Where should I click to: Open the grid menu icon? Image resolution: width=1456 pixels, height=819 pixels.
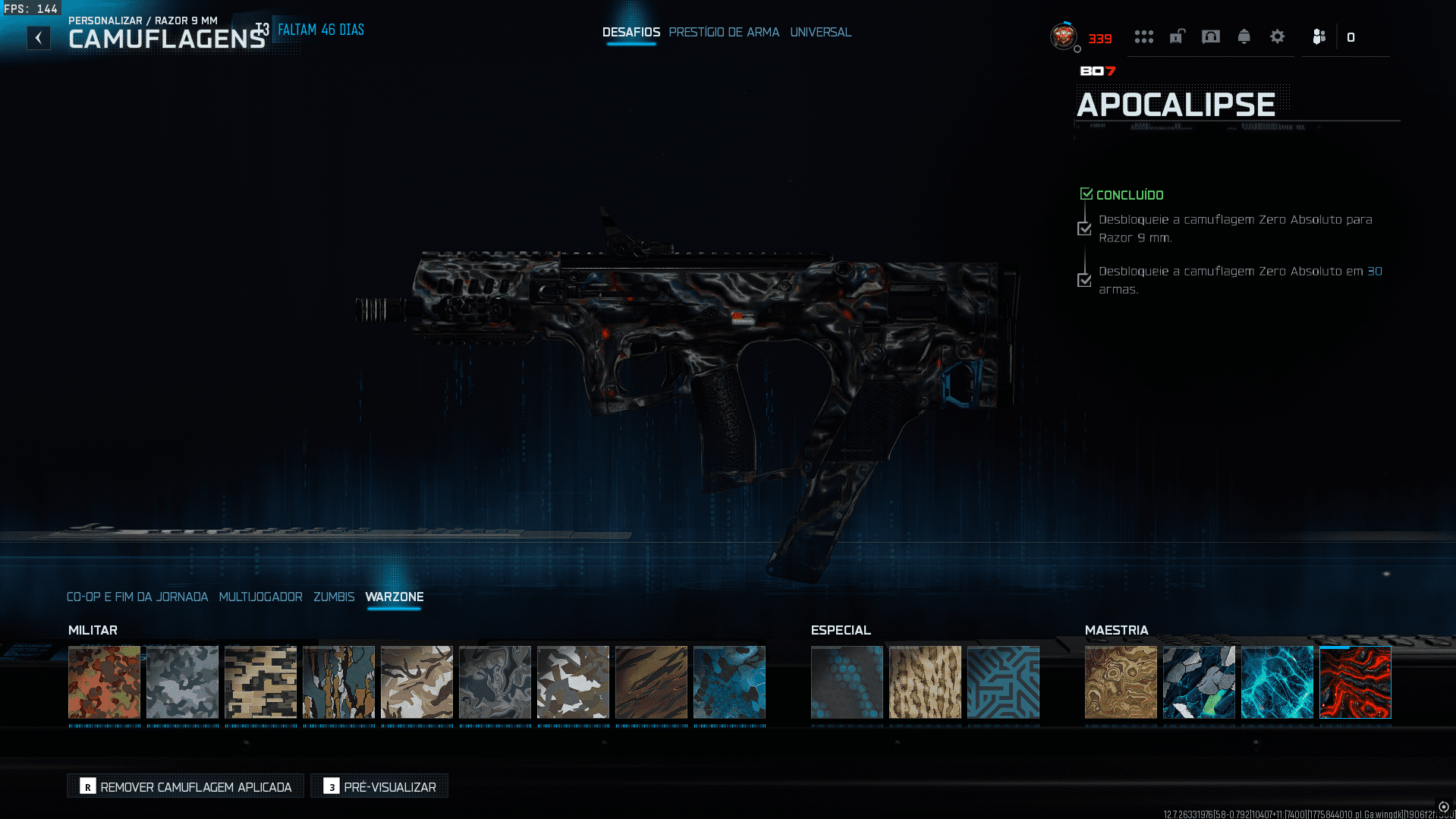[1143, 36]
